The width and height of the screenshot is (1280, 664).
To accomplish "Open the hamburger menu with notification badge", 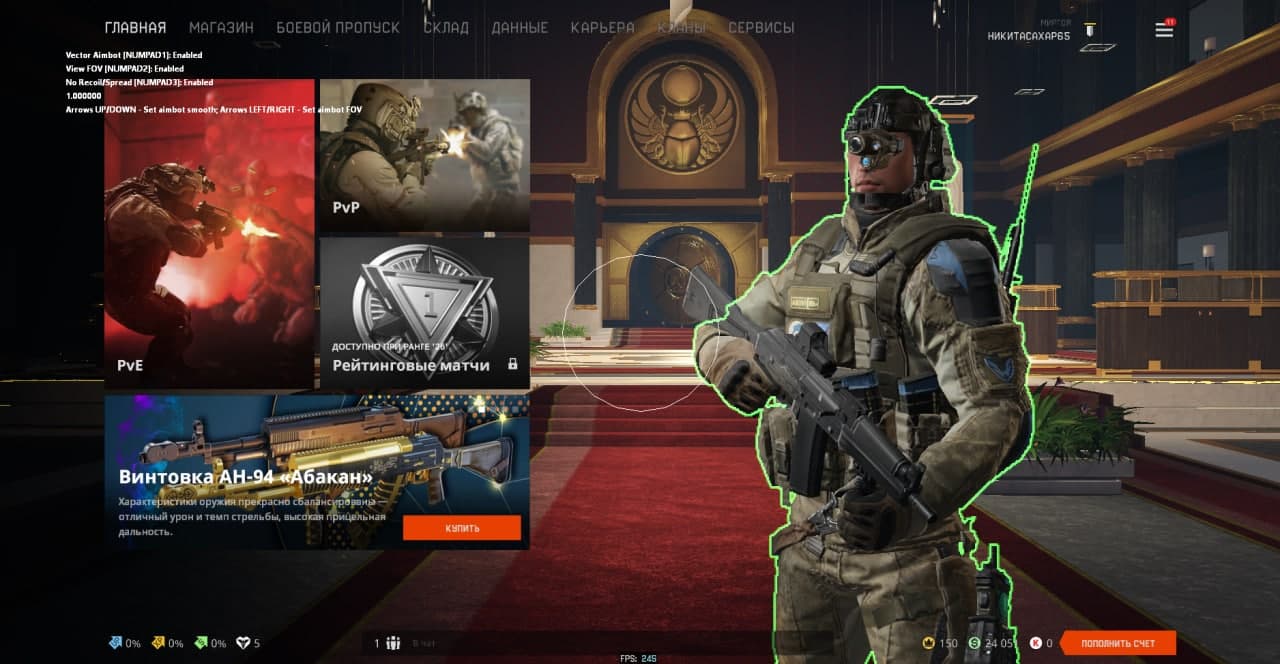I will (x=1164, y=30).
